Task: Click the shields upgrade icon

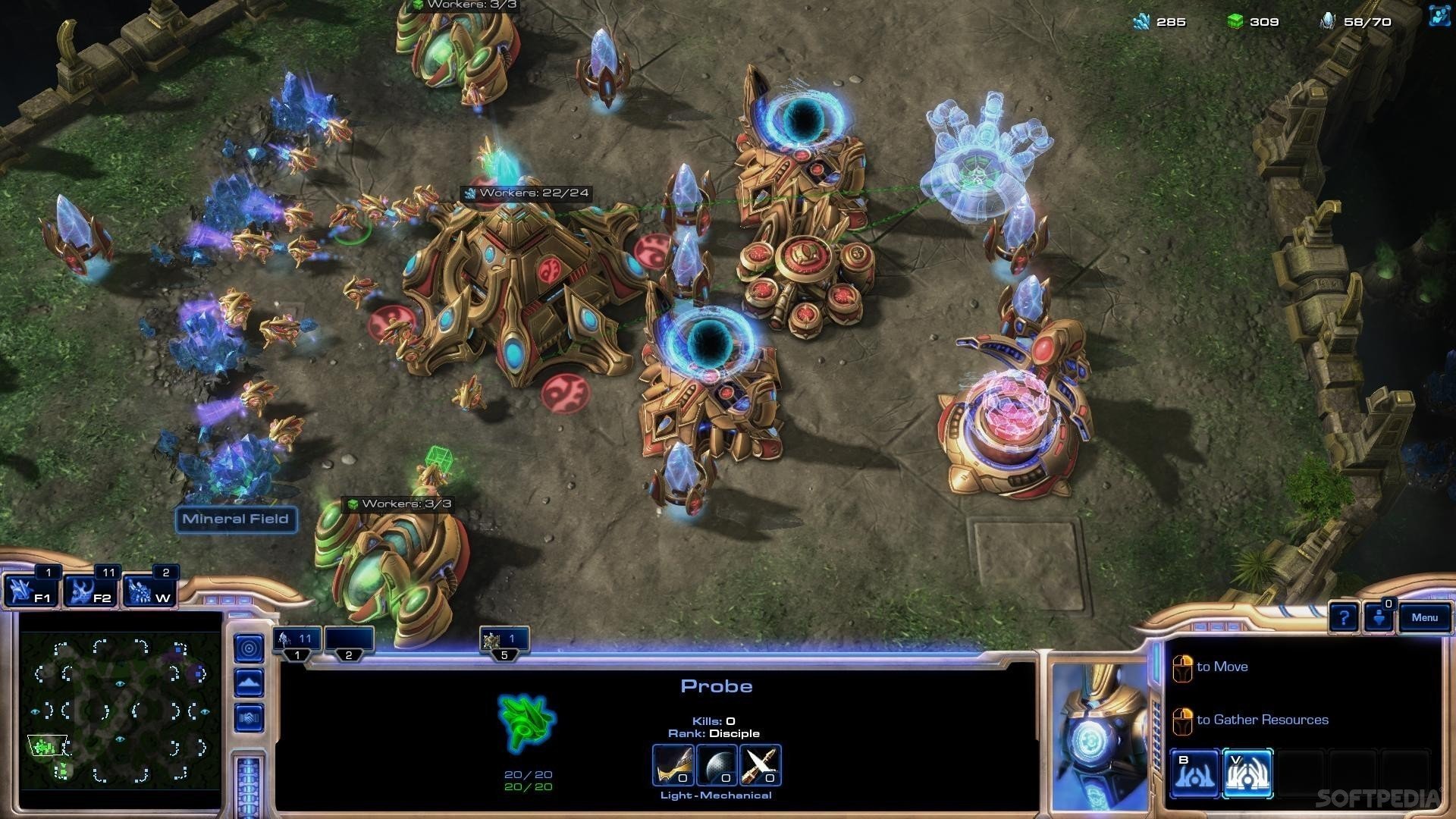Action: point(716,764)
